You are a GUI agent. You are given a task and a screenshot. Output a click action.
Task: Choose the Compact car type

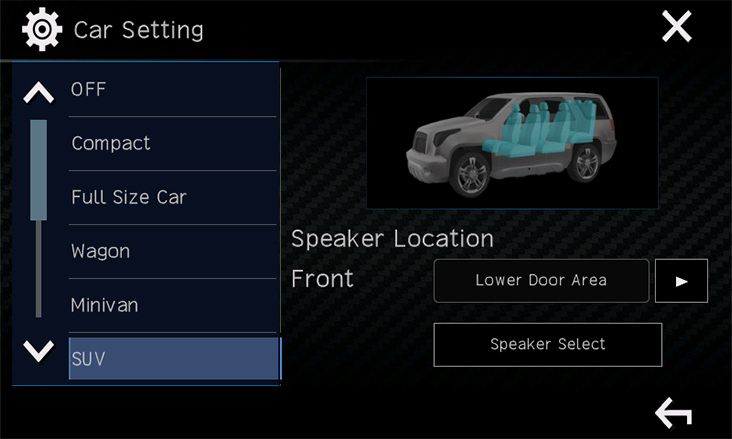pos(172,144)
